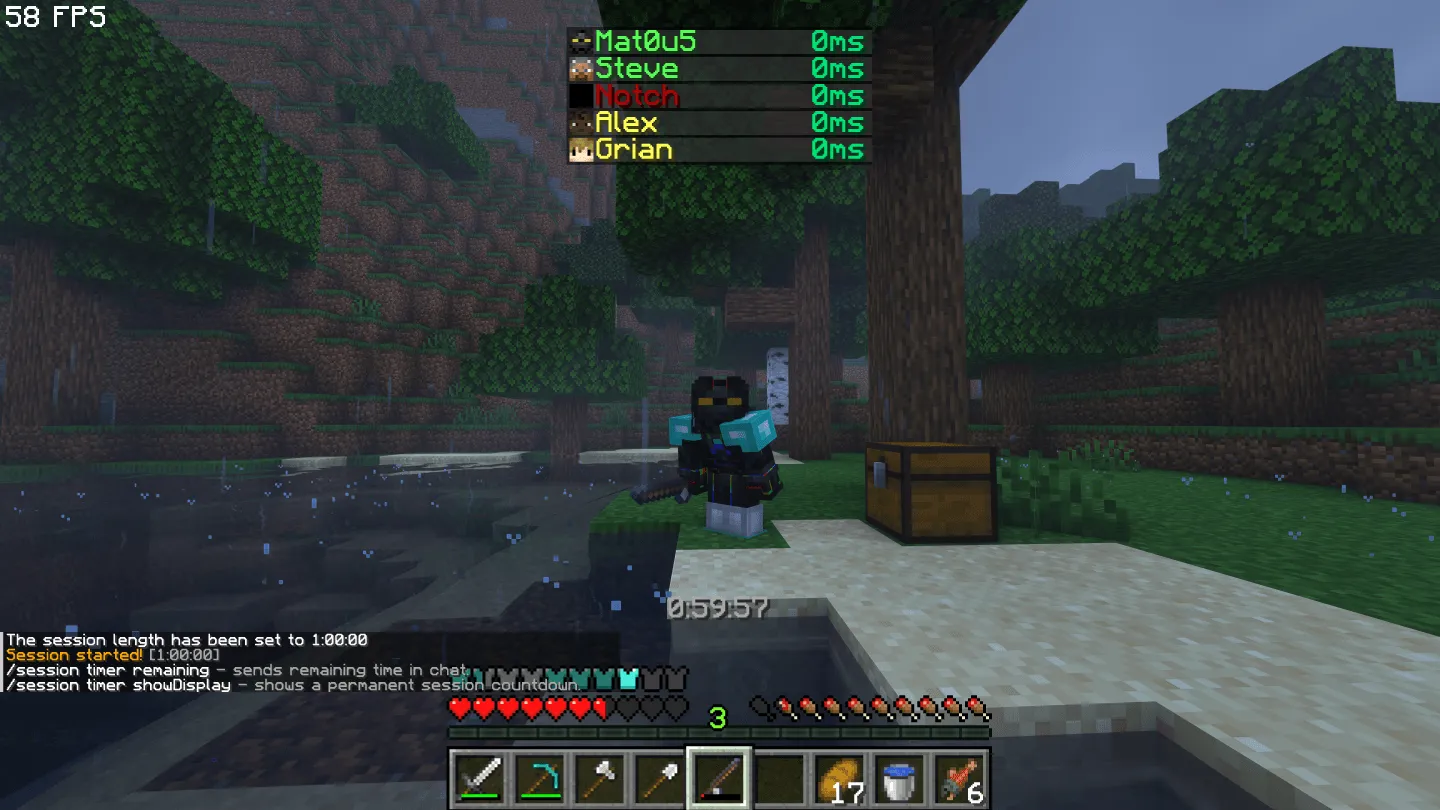Select the hay item stack of 17
The width and height of the screenshot is (1440, 810).
(x=838, y=780)
